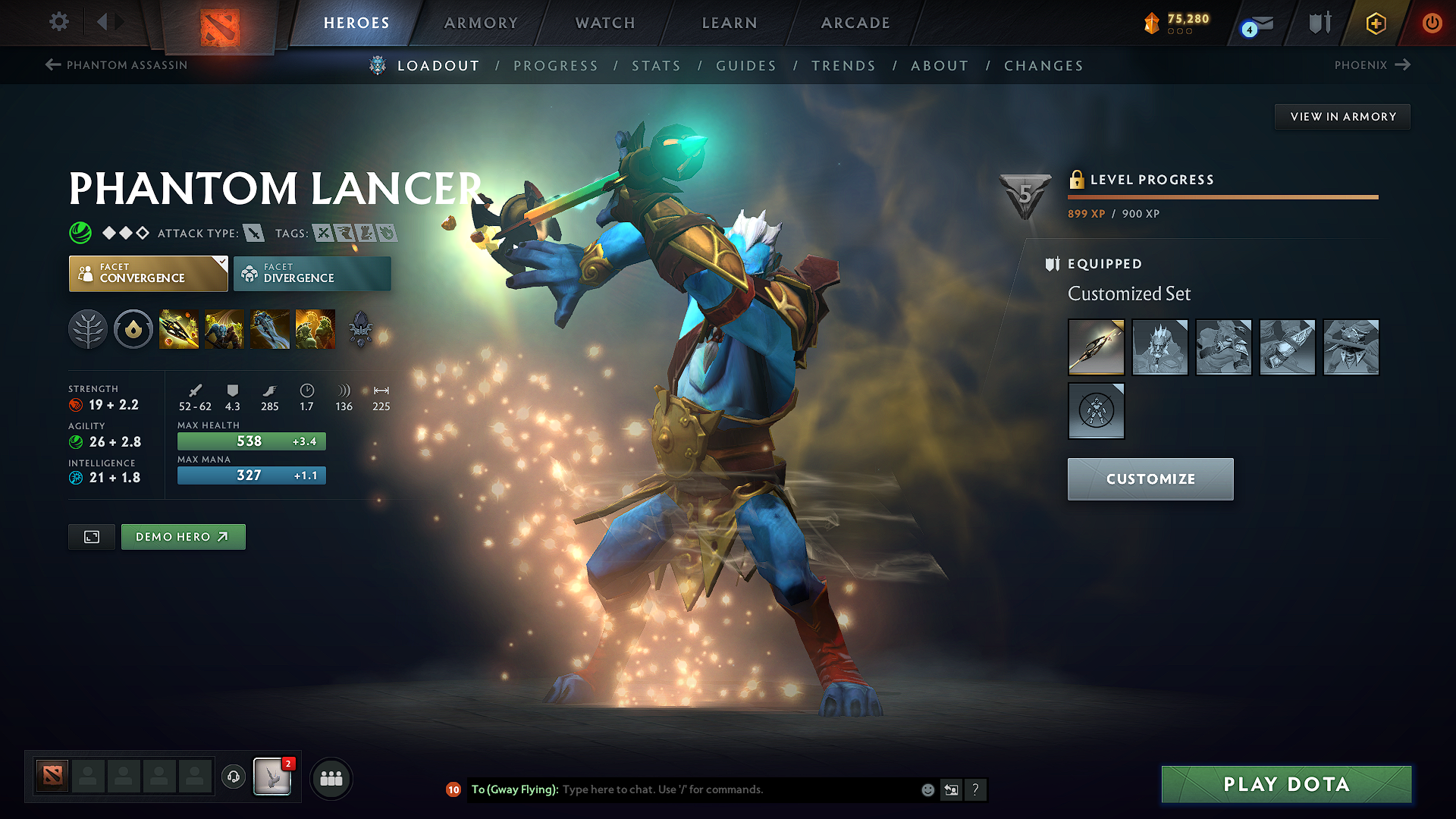Click the Max Health green progress bar

point(251,441)
